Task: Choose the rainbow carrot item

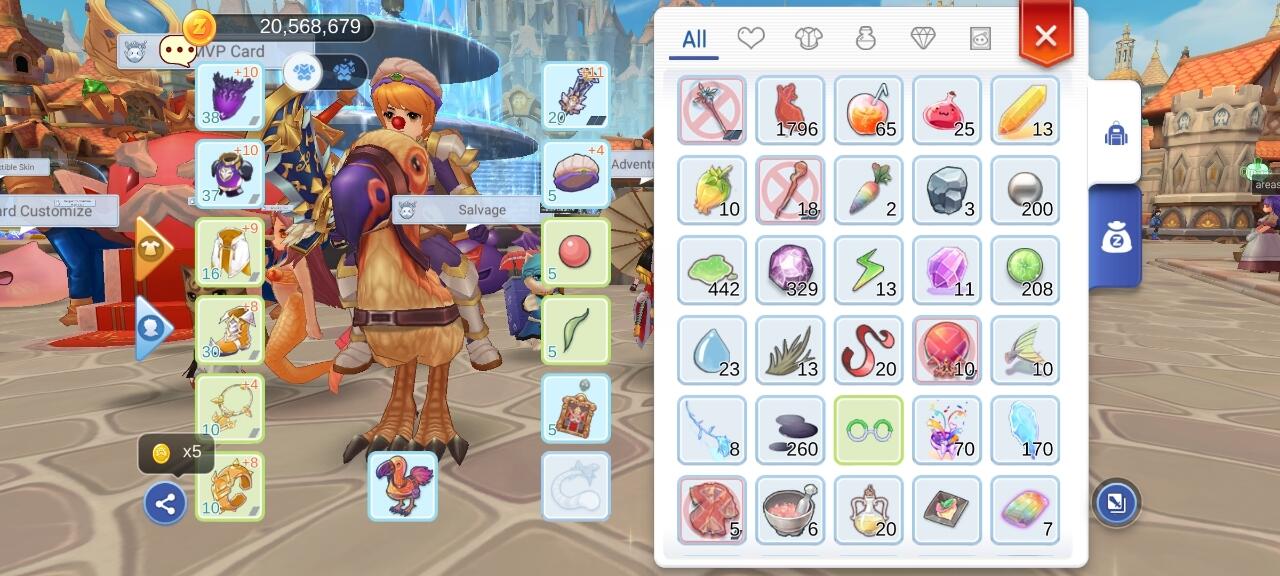Action: tap(869, 190)
